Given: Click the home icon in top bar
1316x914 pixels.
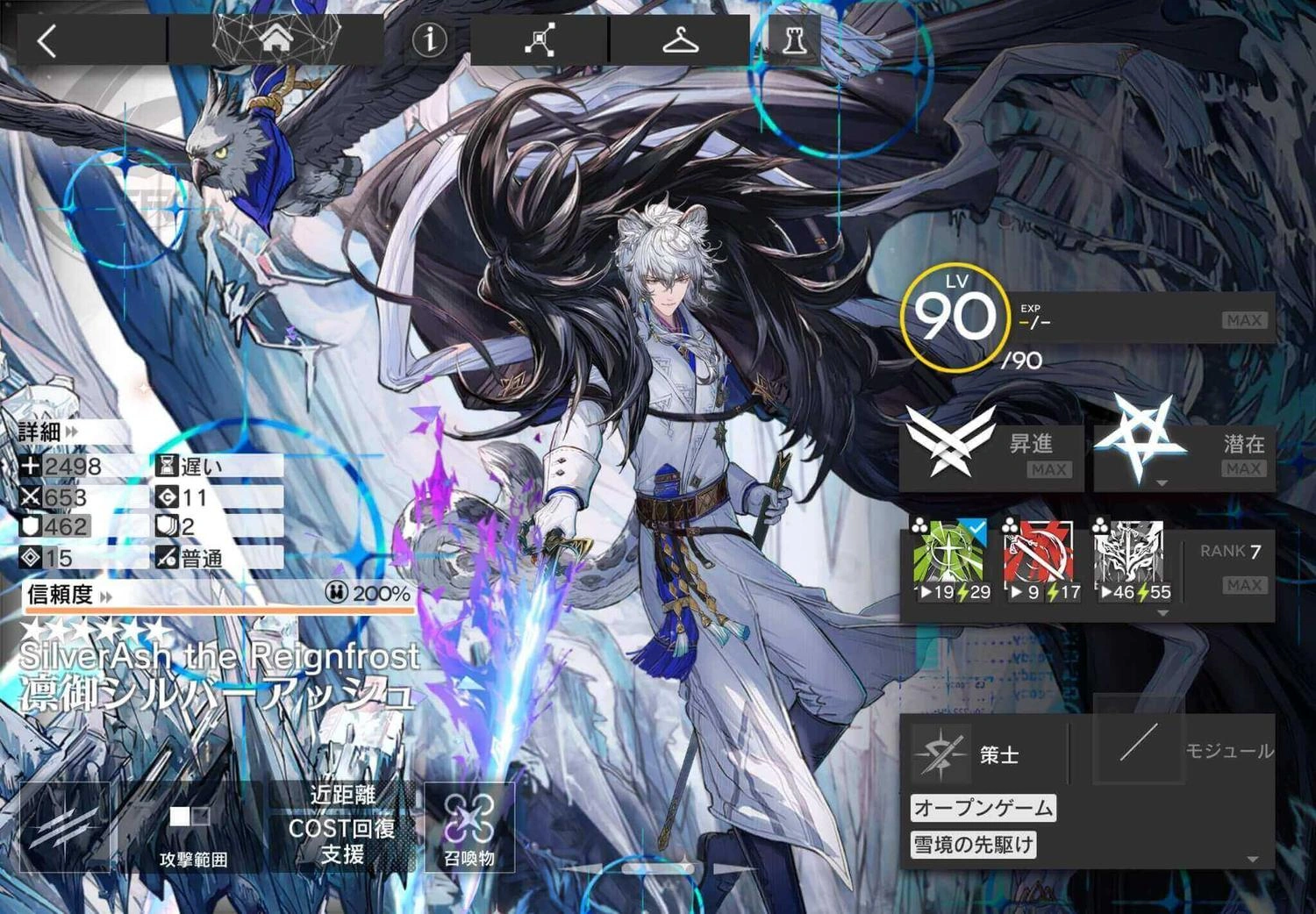Looking at the screenshot, I should 277,39.
